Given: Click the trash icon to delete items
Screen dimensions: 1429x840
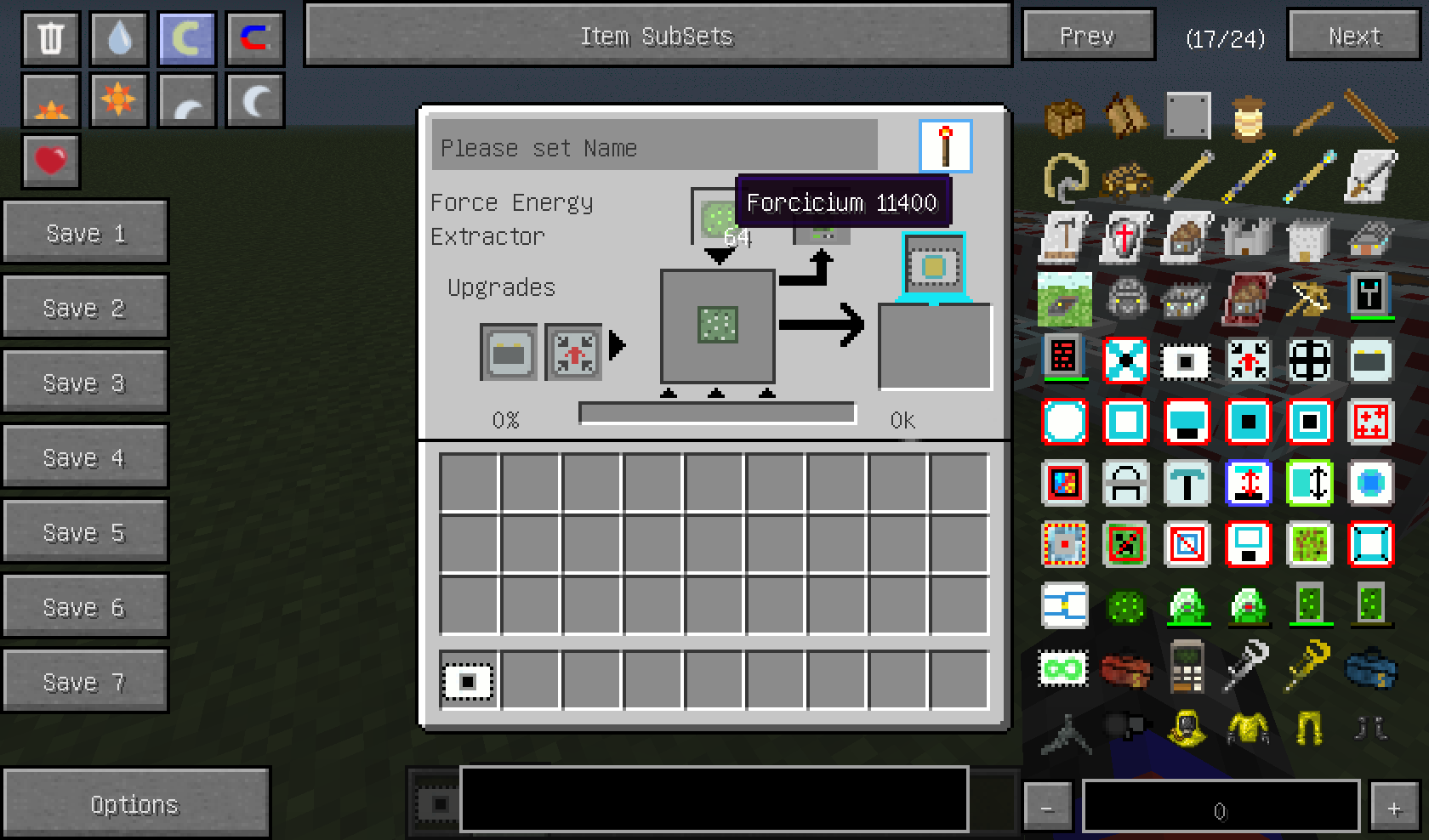Looking at the screenshot, I should point(49,37).
